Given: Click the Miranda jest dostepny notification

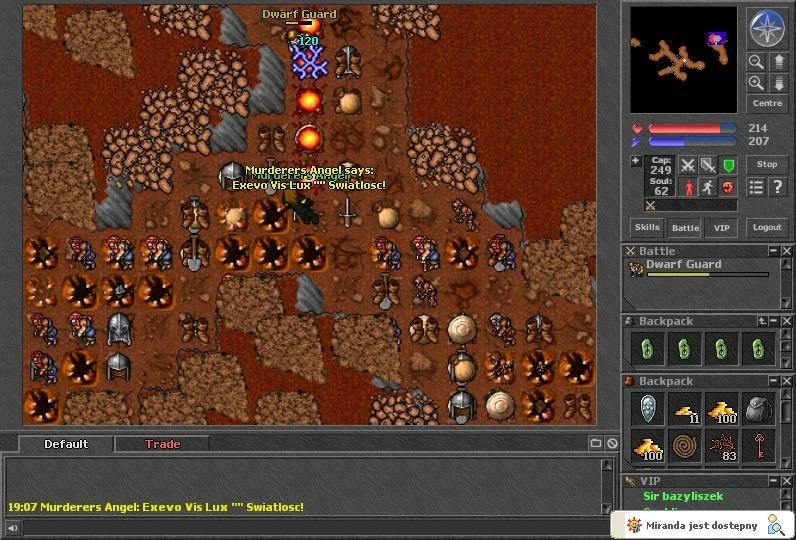Looking at the screenshot, I should pyautogui.click(x=700, y=525).
